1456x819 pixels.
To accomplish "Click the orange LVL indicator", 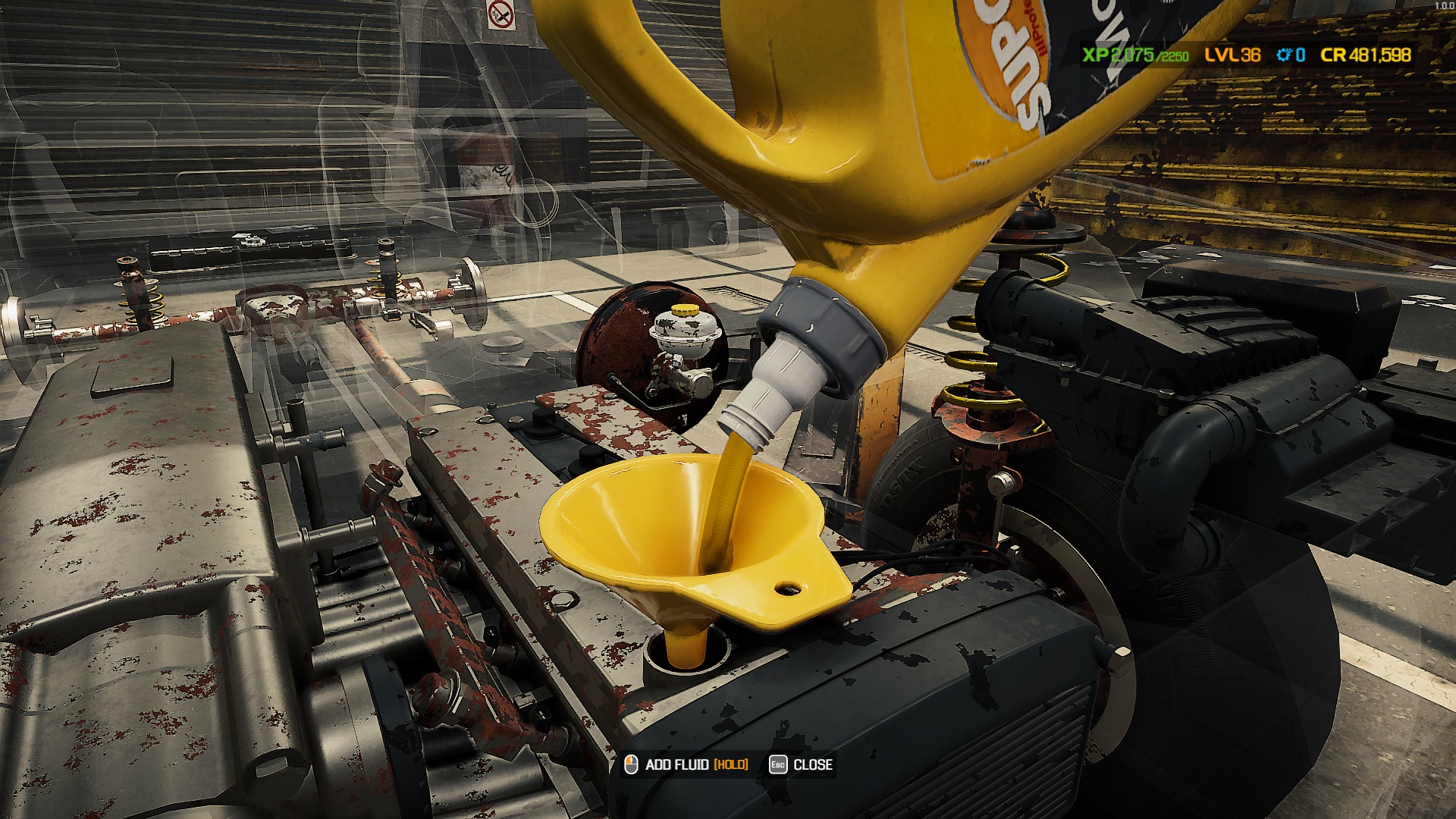I will (x=1223, y=55).
